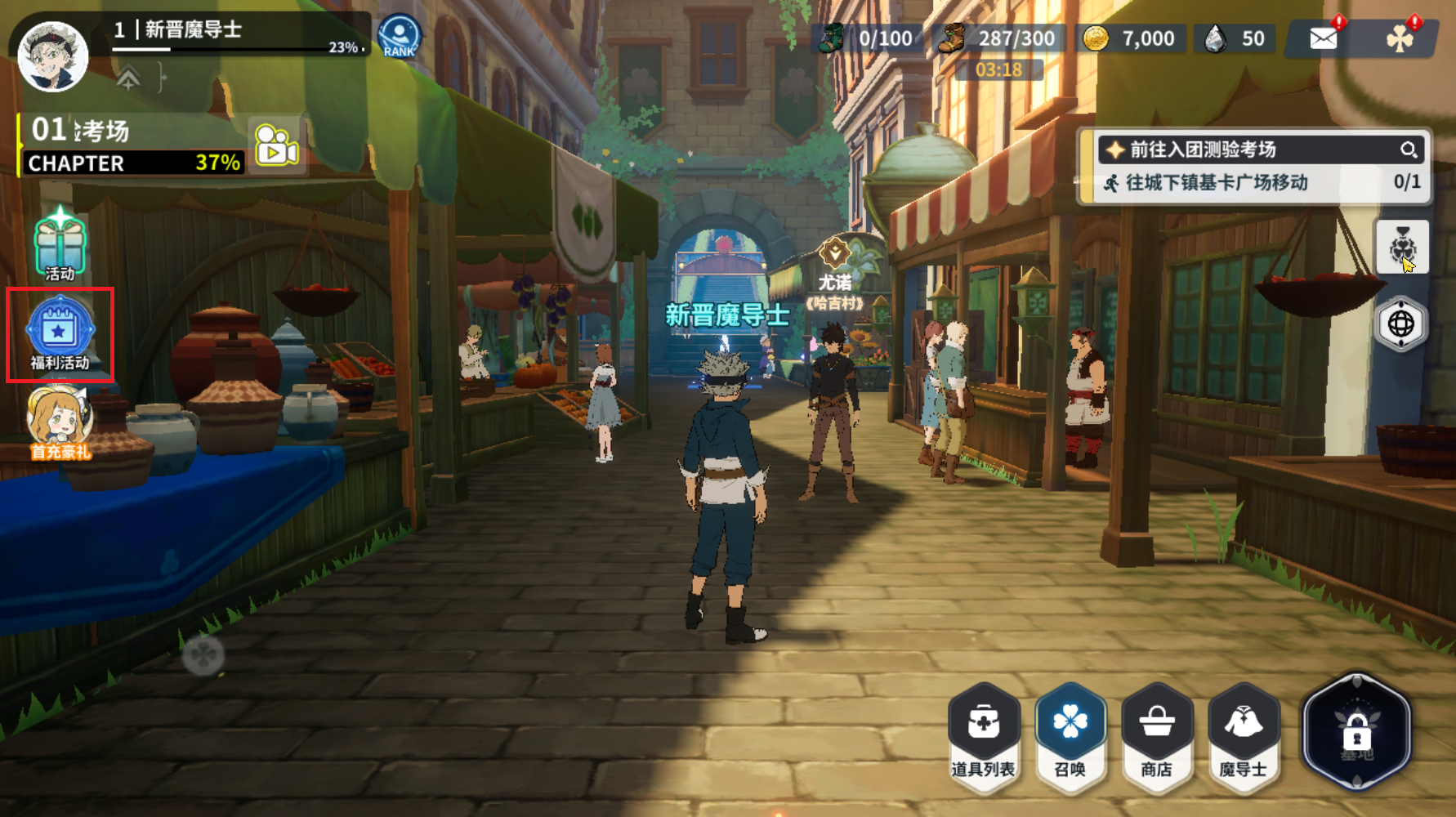
Task: Open the 商店 shop
Action: pos(1156,733)
